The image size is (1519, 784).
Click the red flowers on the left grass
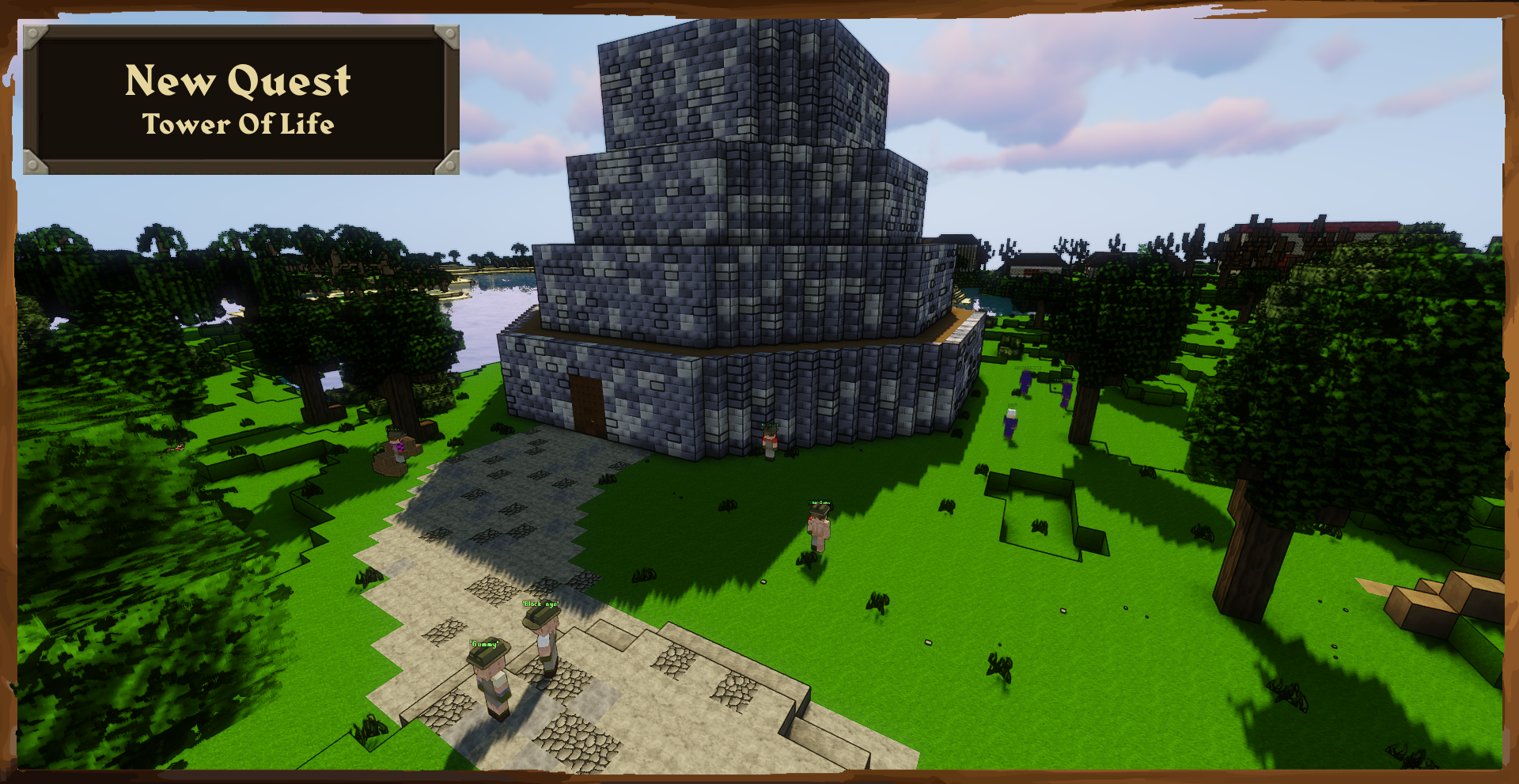(180, 448)
